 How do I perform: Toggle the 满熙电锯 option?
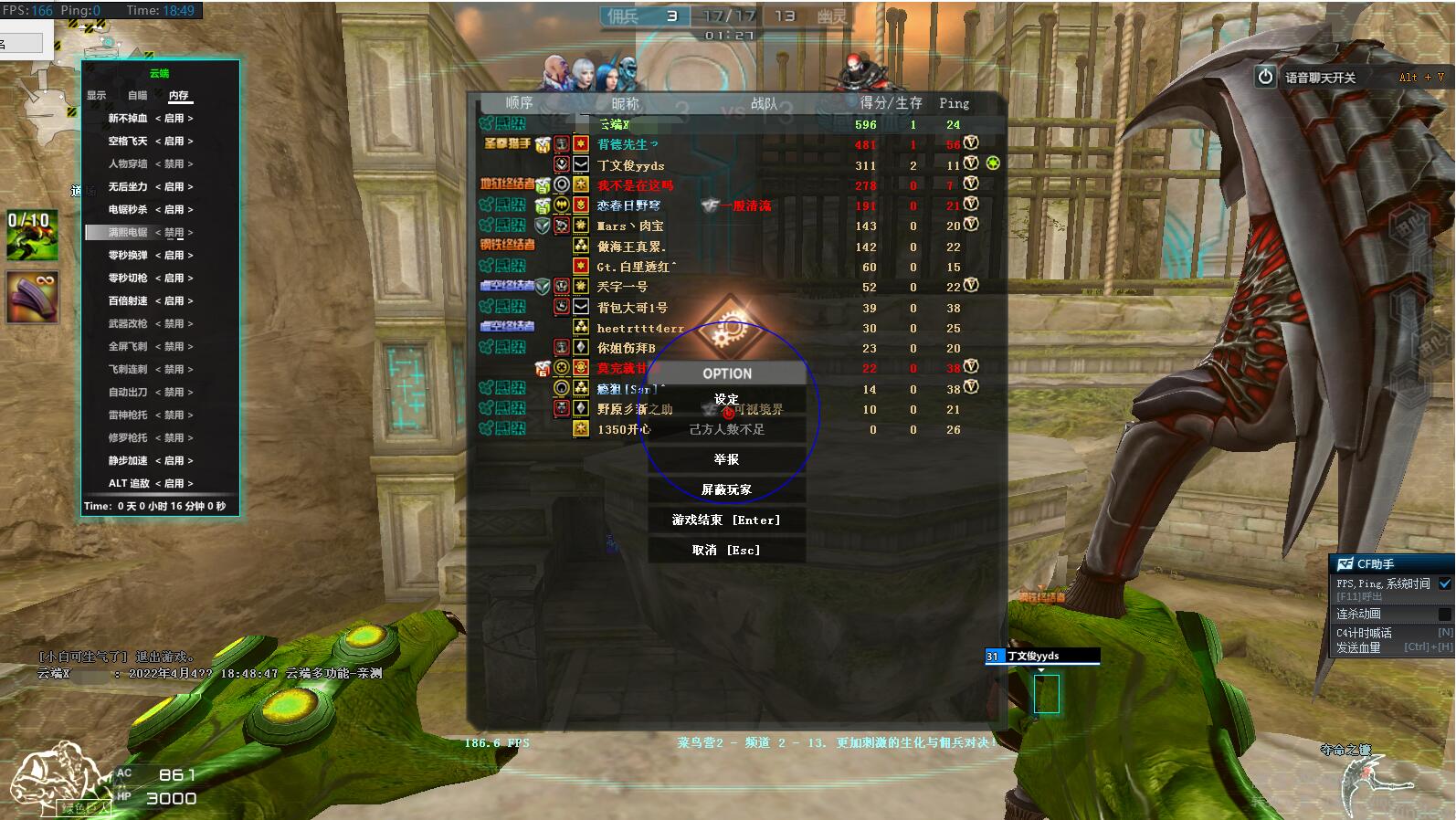click(174, 232)
